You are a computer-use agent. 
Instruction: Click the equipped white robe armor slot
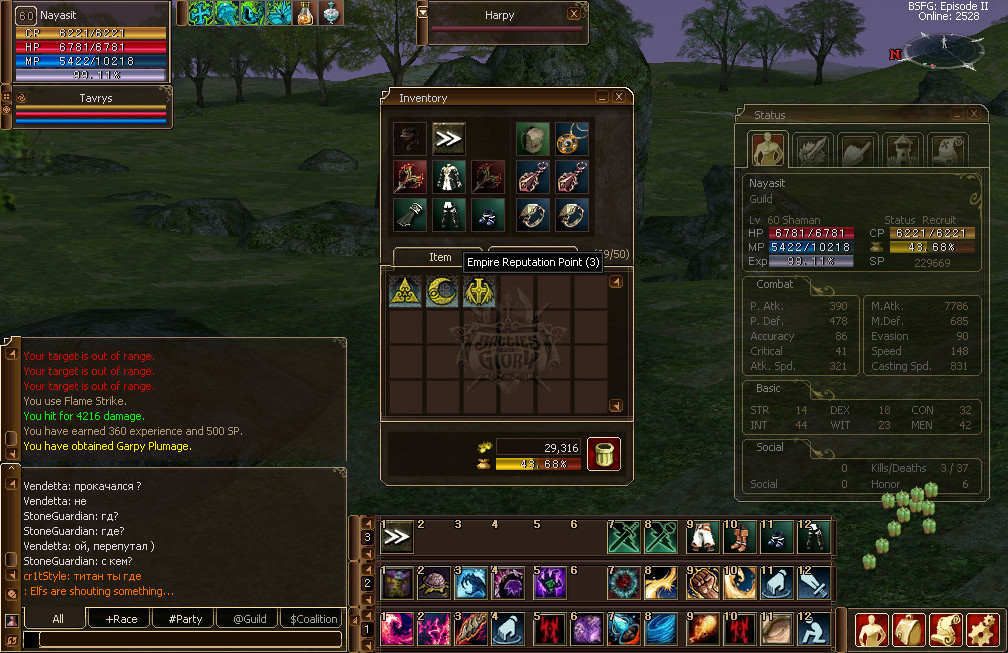point(447,177)
